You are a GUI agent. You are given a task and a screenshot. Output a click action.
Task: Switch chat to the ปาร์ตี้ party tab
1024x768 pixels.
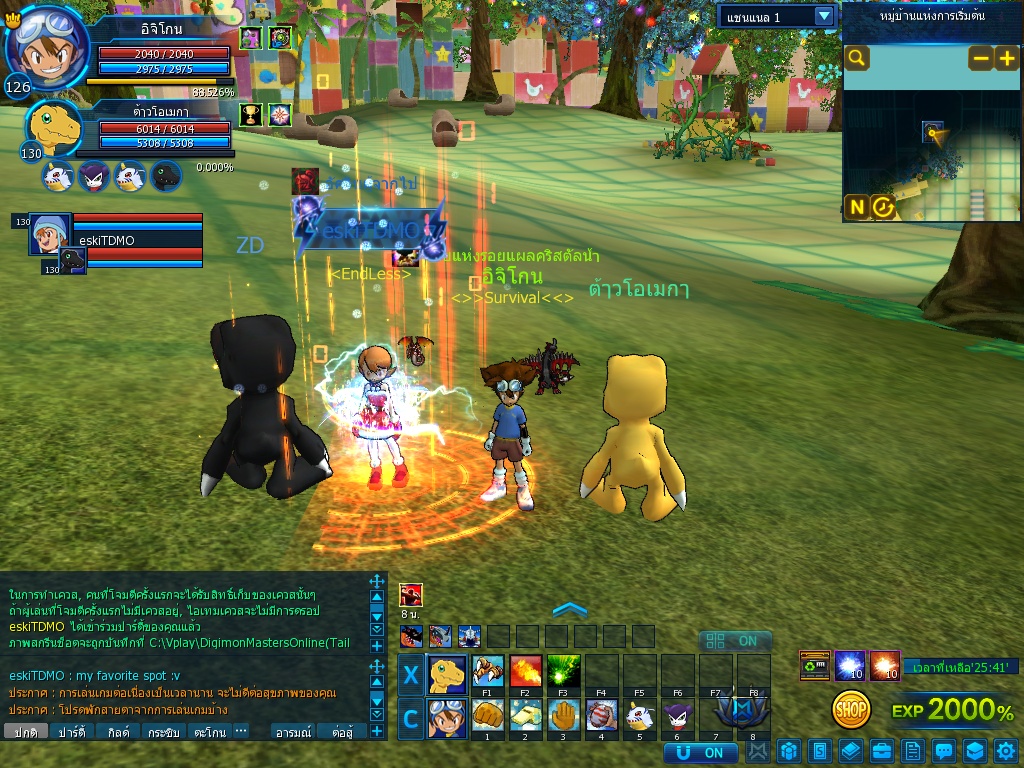click(70, 732)
